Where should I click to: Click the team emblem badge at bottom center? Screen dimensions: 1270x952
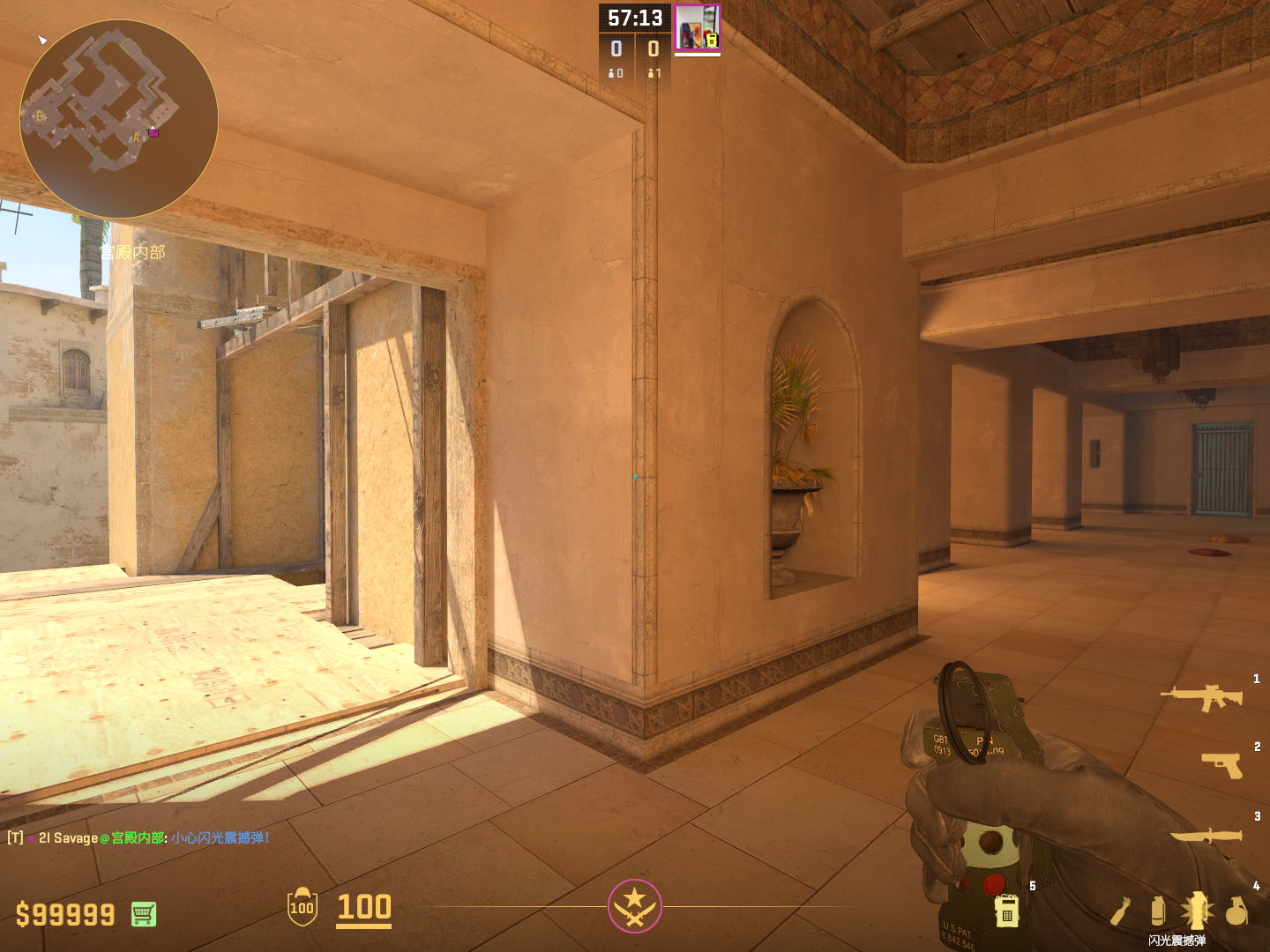pos(634,906)
